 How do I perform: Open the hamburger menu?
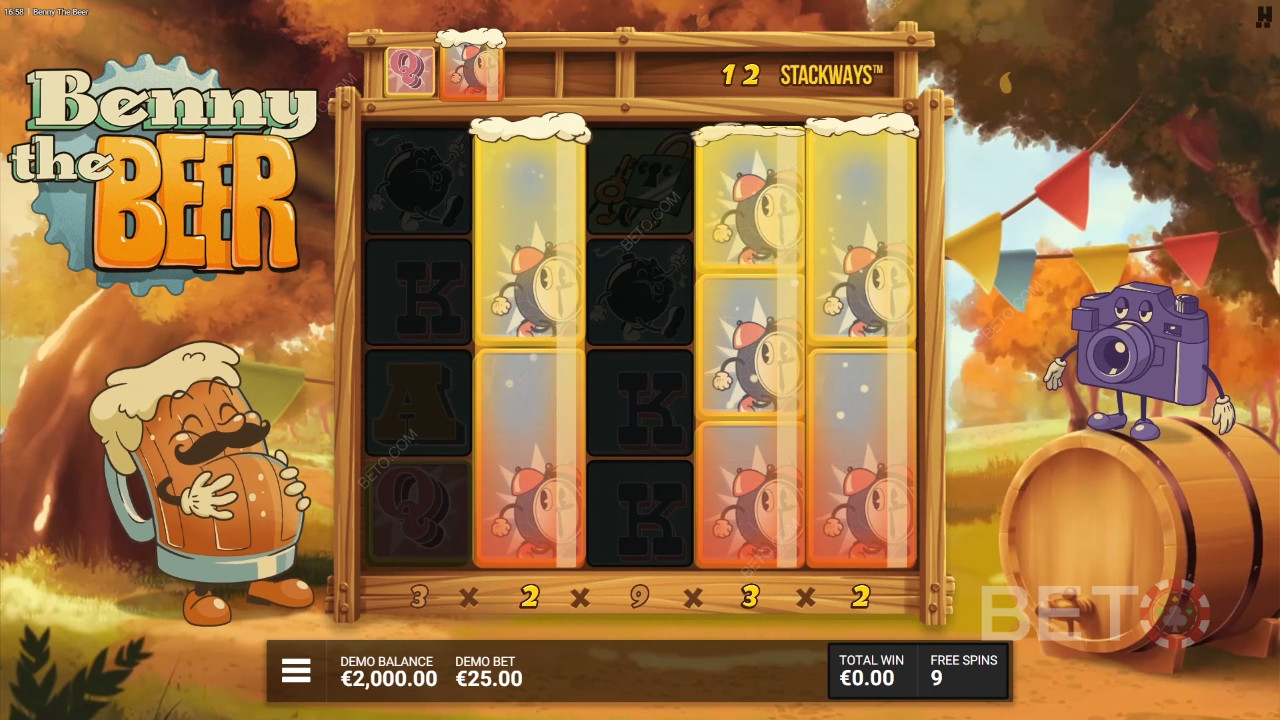tap(296, 671)
